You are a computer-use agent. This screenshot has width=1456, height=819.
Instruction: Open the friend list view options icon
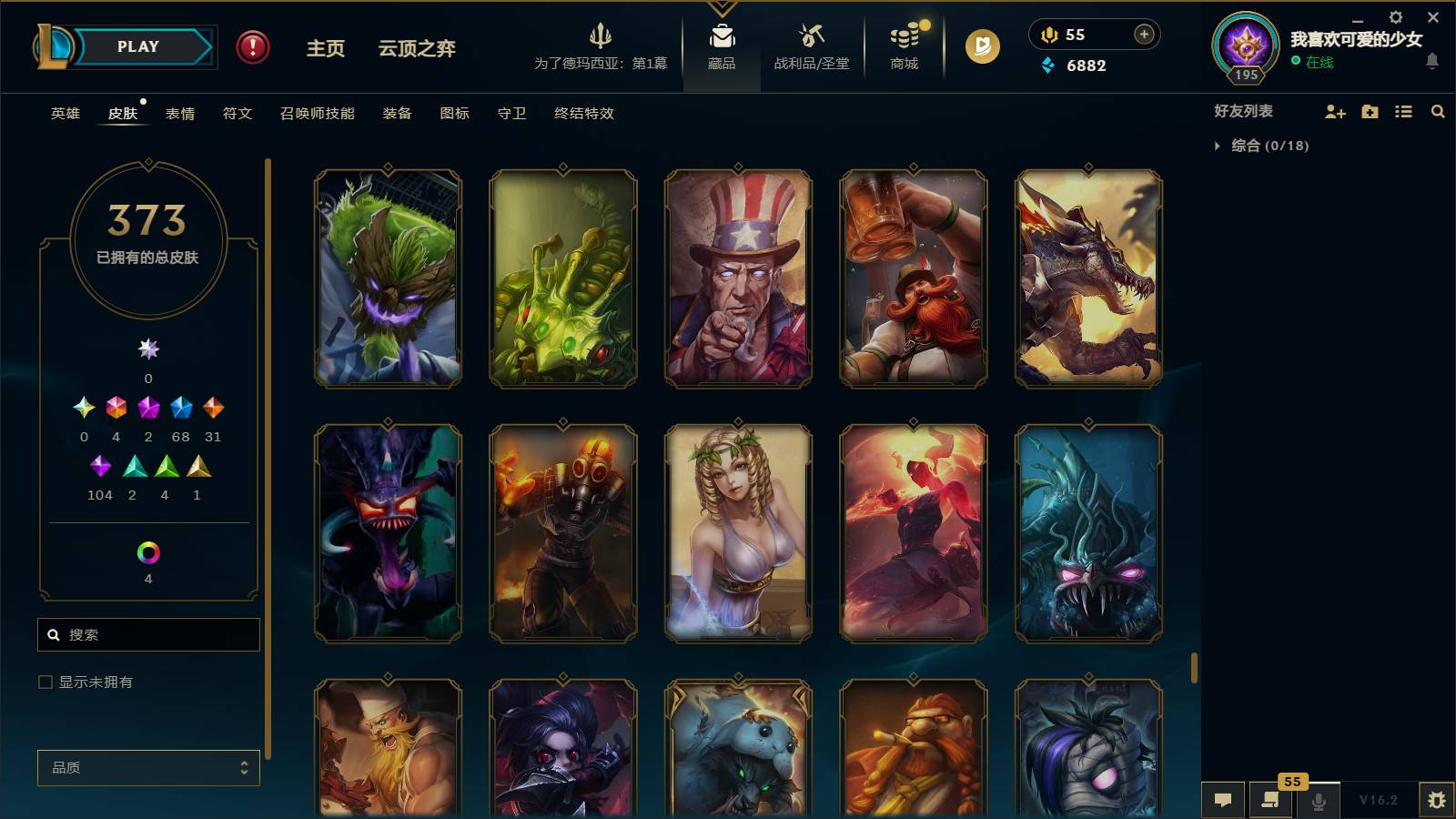[x=1403, y=111]
